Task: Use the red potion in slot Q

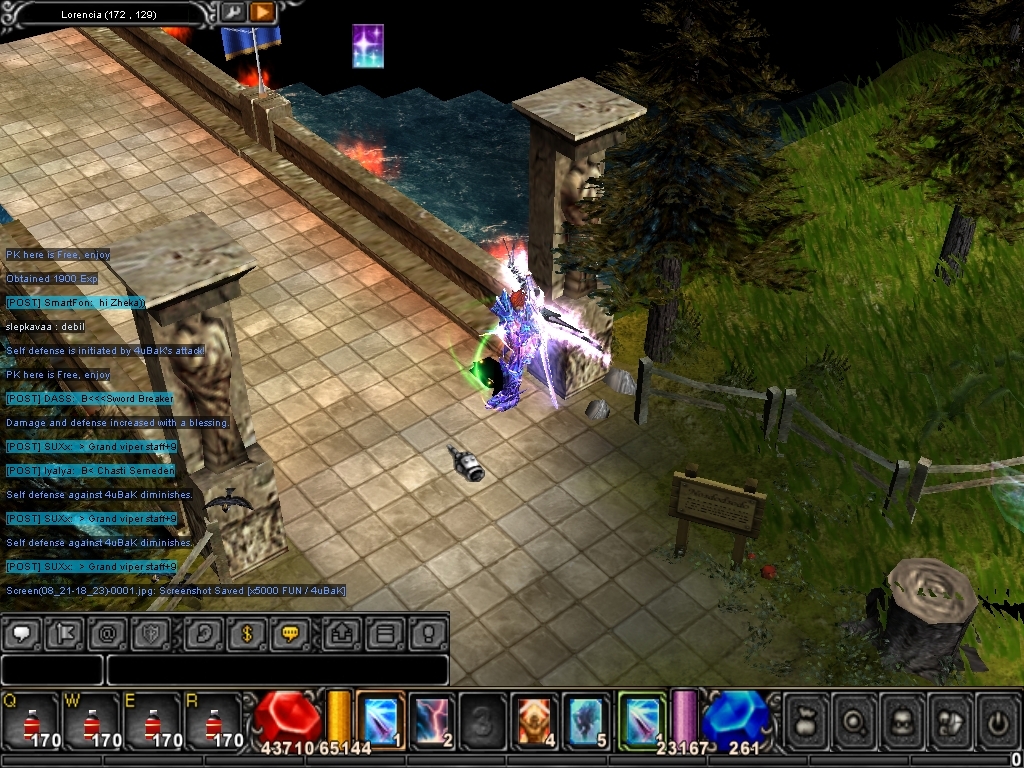Action: point(30,720)
